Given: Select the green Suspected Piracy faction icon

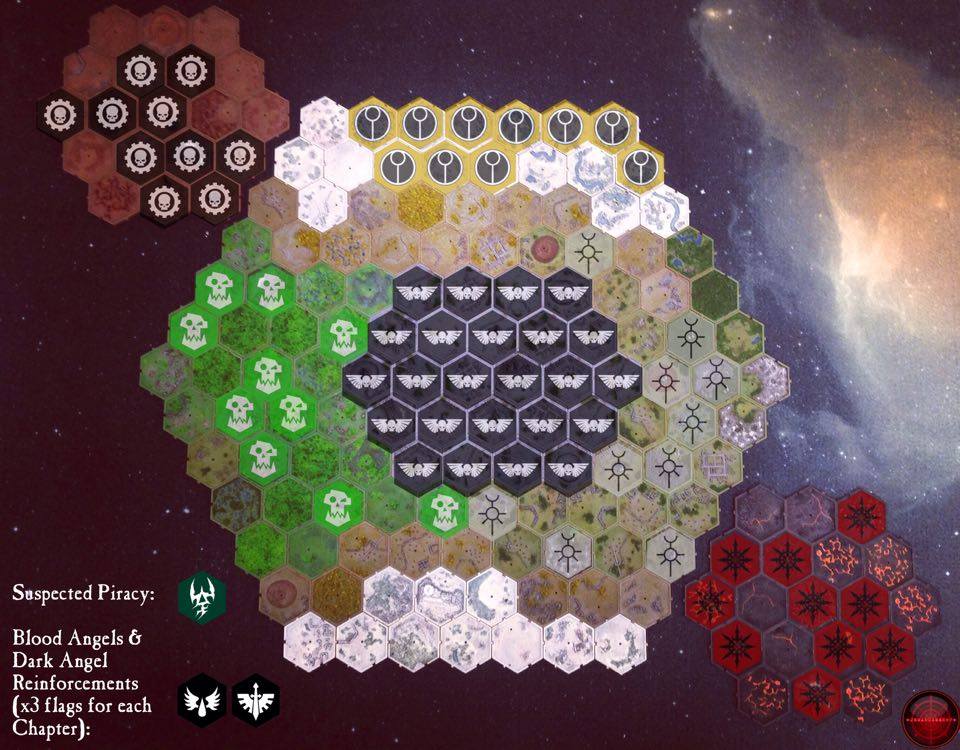Looking at the screenshot, I should (x=202, y=596).
